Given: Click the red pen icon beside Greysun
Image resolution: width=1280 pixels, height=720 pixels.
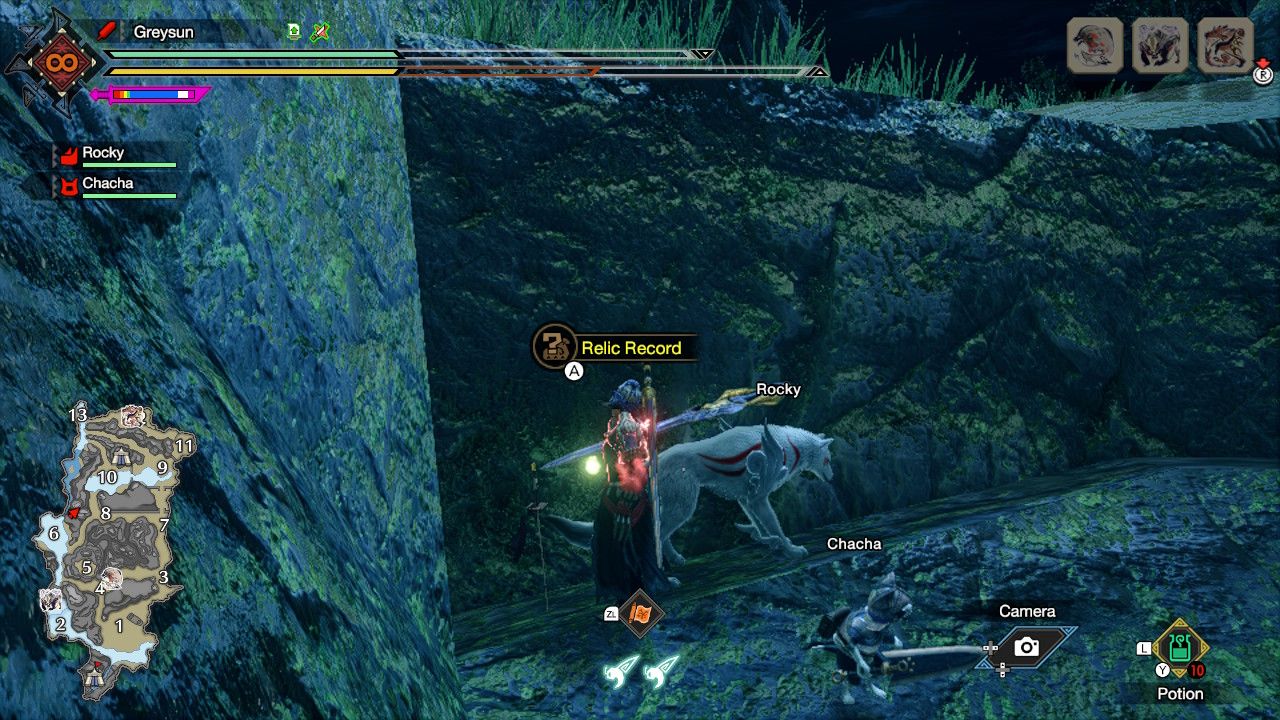Looking at the screenshot, I should point(108,31).
